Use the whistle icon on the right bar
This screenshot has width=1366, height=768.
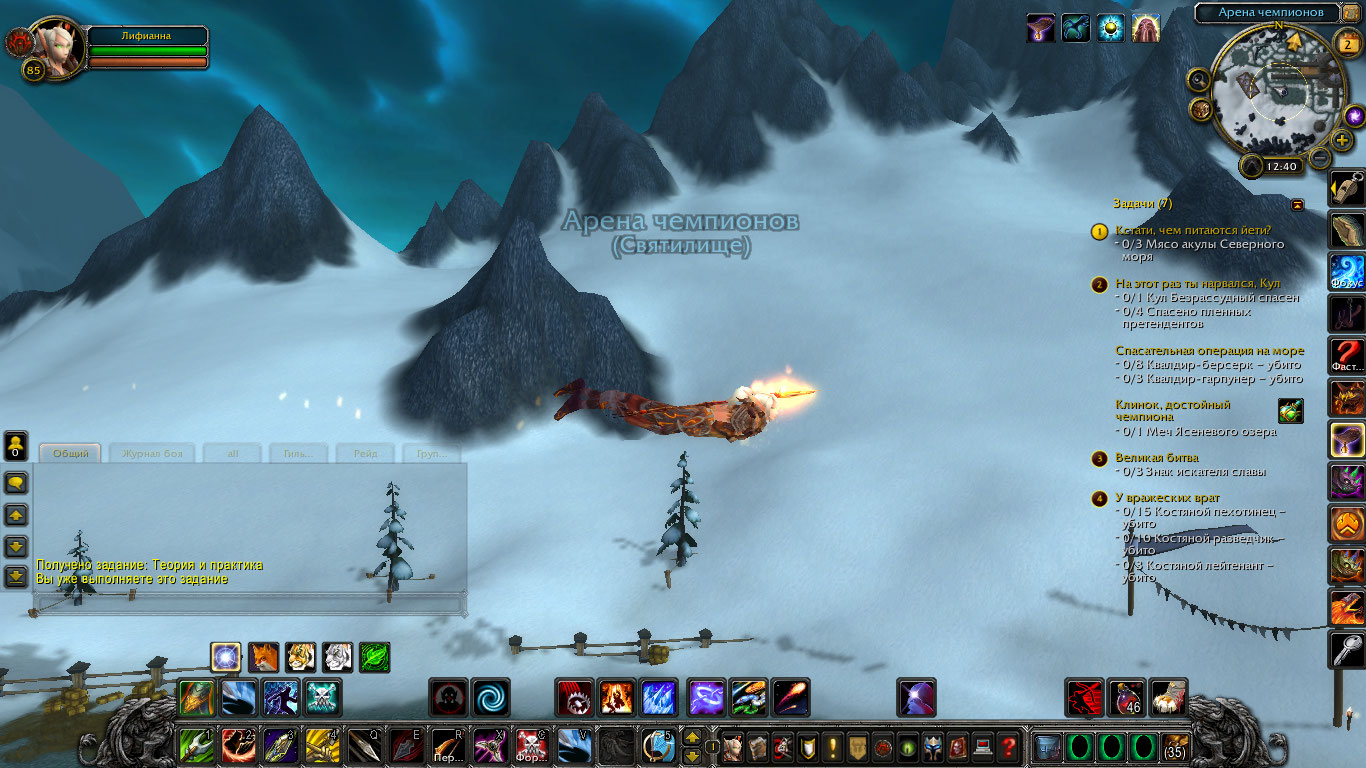[x=1347, y=188]
